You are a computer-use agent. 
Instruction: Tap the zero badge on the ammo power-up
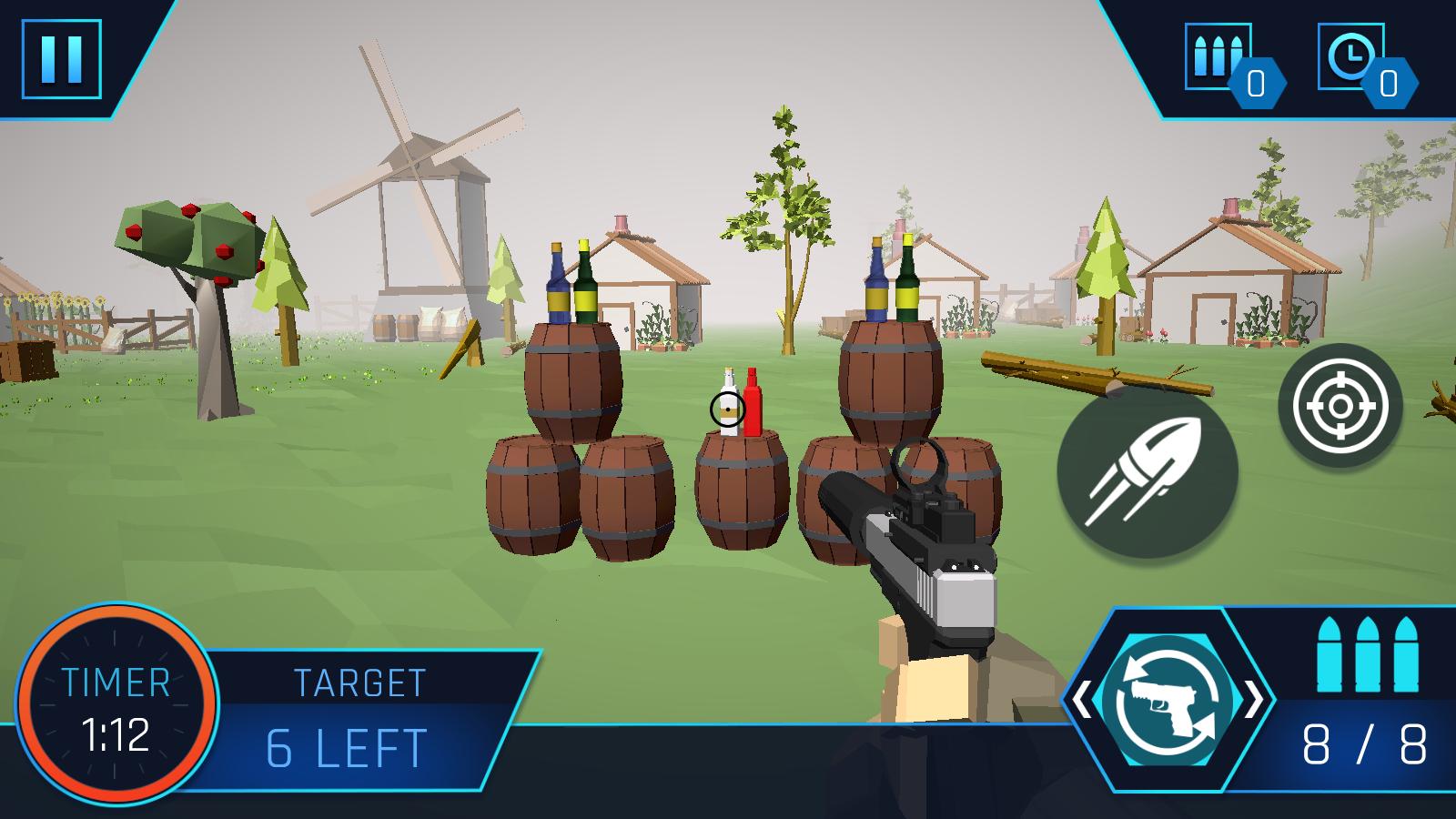(x=1258, y=85)
